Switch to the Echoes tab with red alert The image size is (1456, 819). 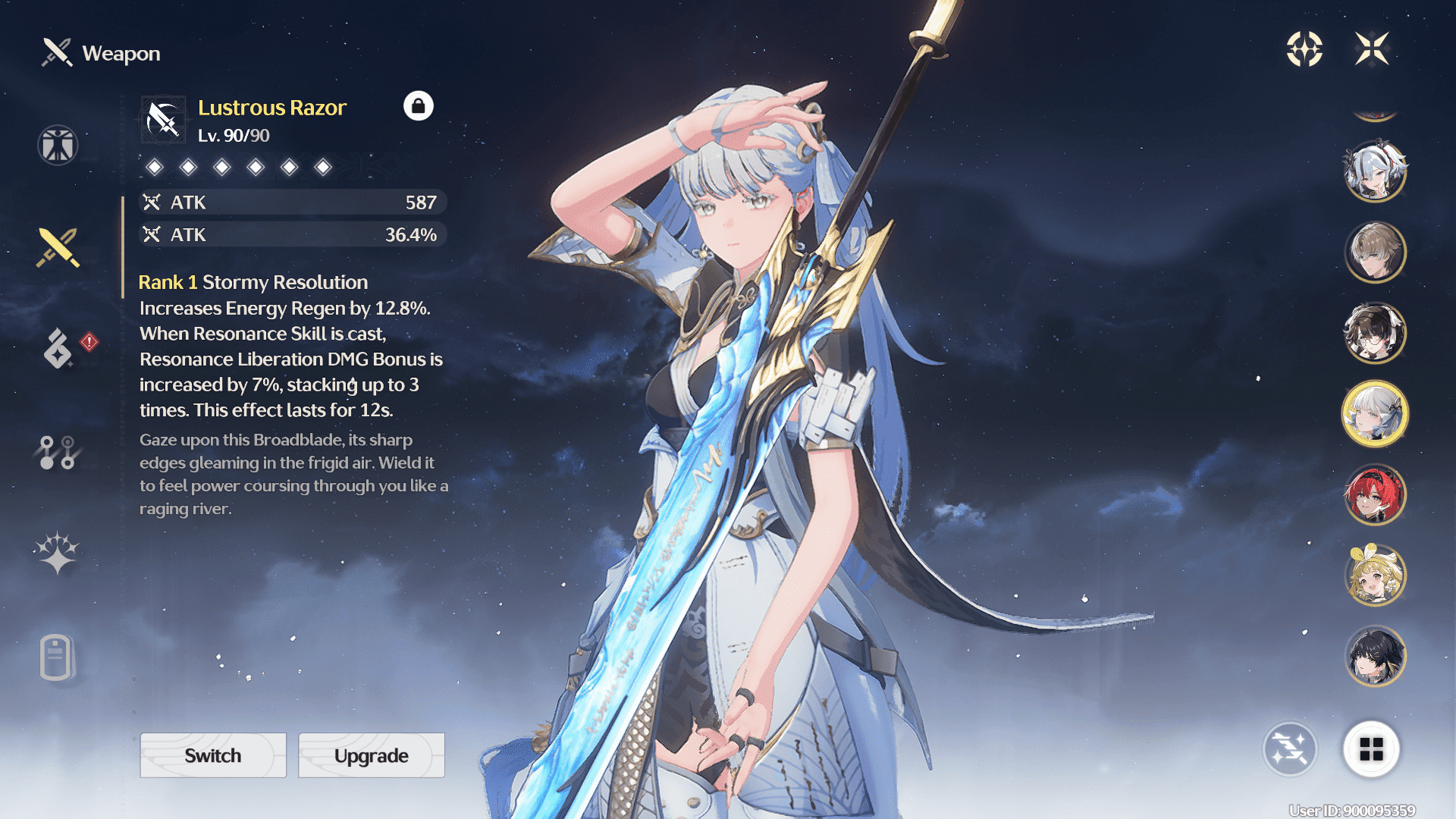click(59, 348)
